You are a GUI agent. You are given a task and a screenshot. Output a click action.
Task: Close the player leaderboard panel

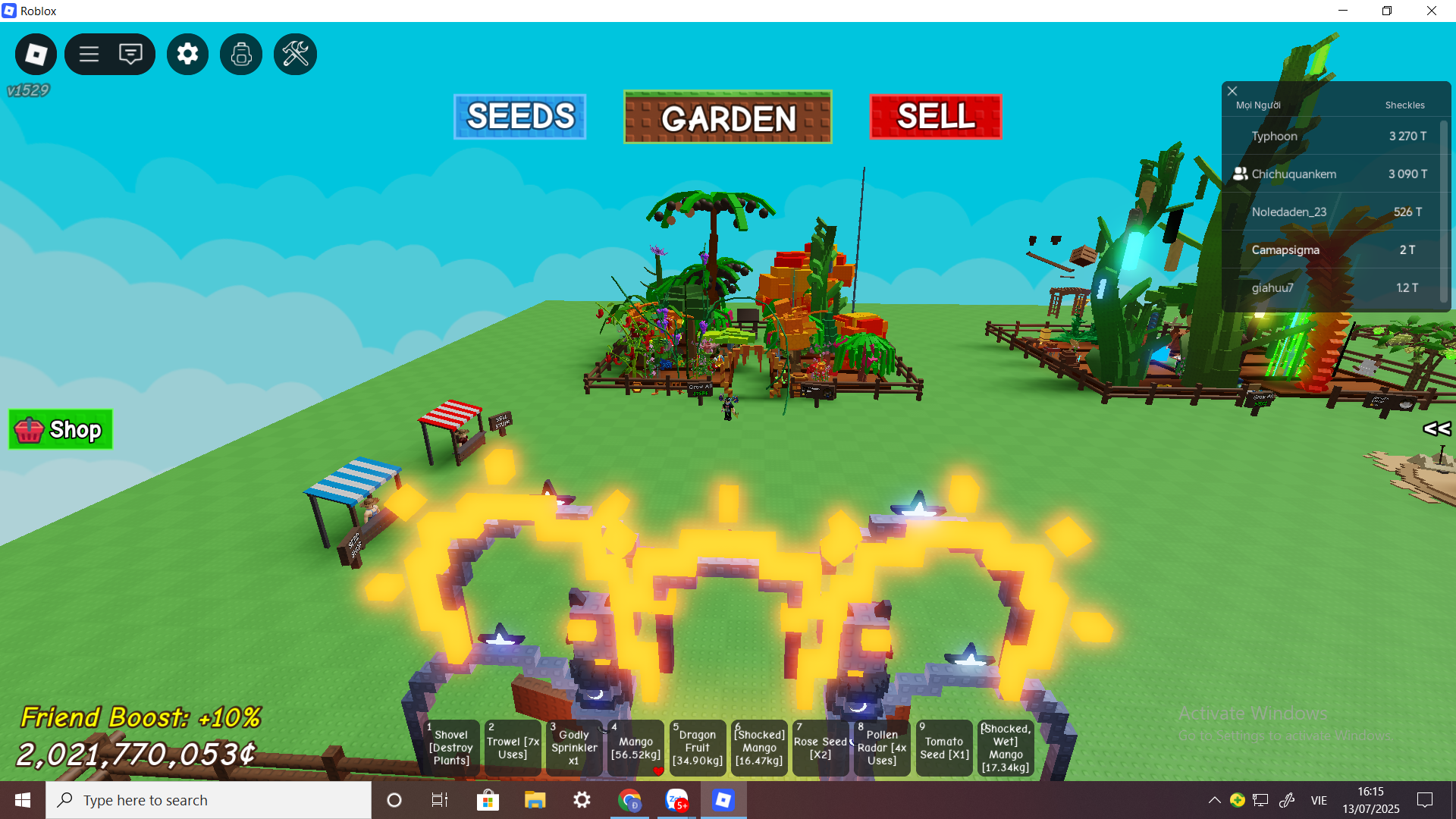tap(1232, 91)
